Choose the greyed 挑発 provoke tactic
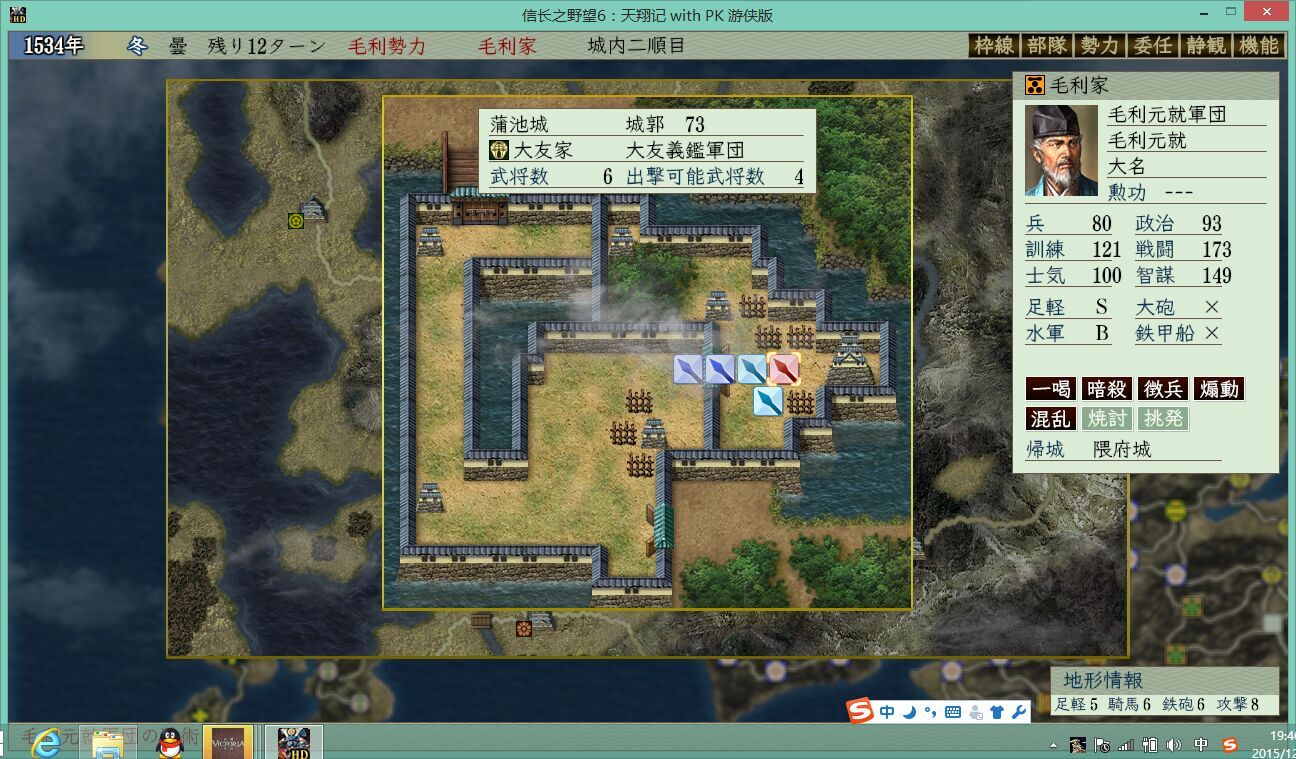Screen dimensions: 1296x759 [x=1162, y=418]
